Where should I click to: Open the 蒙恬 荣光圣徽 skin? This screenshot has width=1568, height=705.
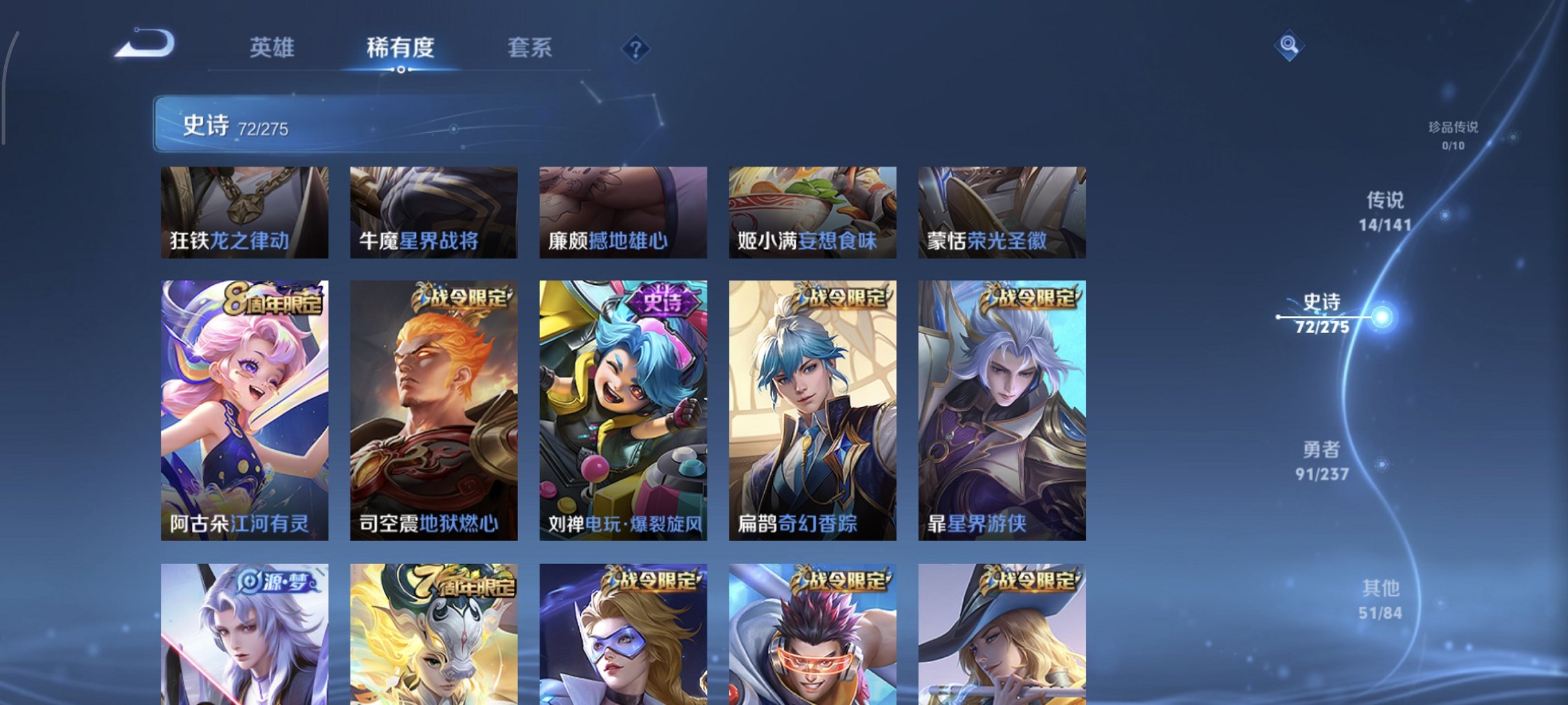(1000, 212)
